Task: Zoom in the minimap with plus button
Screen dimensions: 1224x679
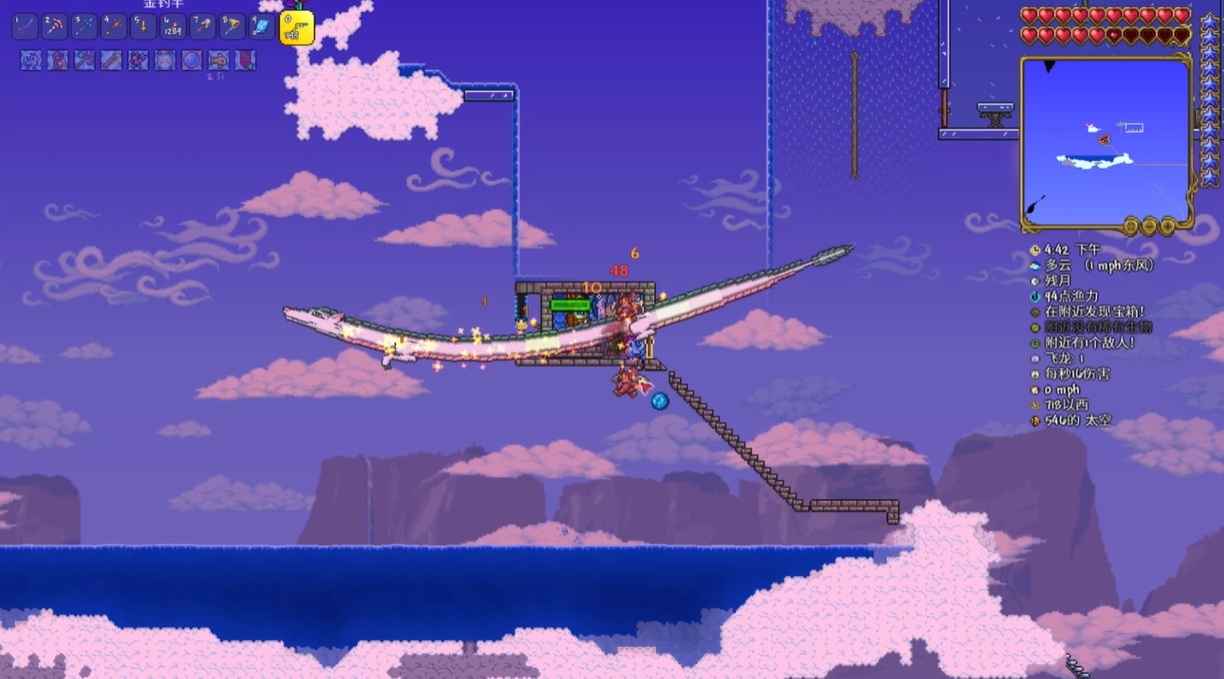Action: 1167,226
